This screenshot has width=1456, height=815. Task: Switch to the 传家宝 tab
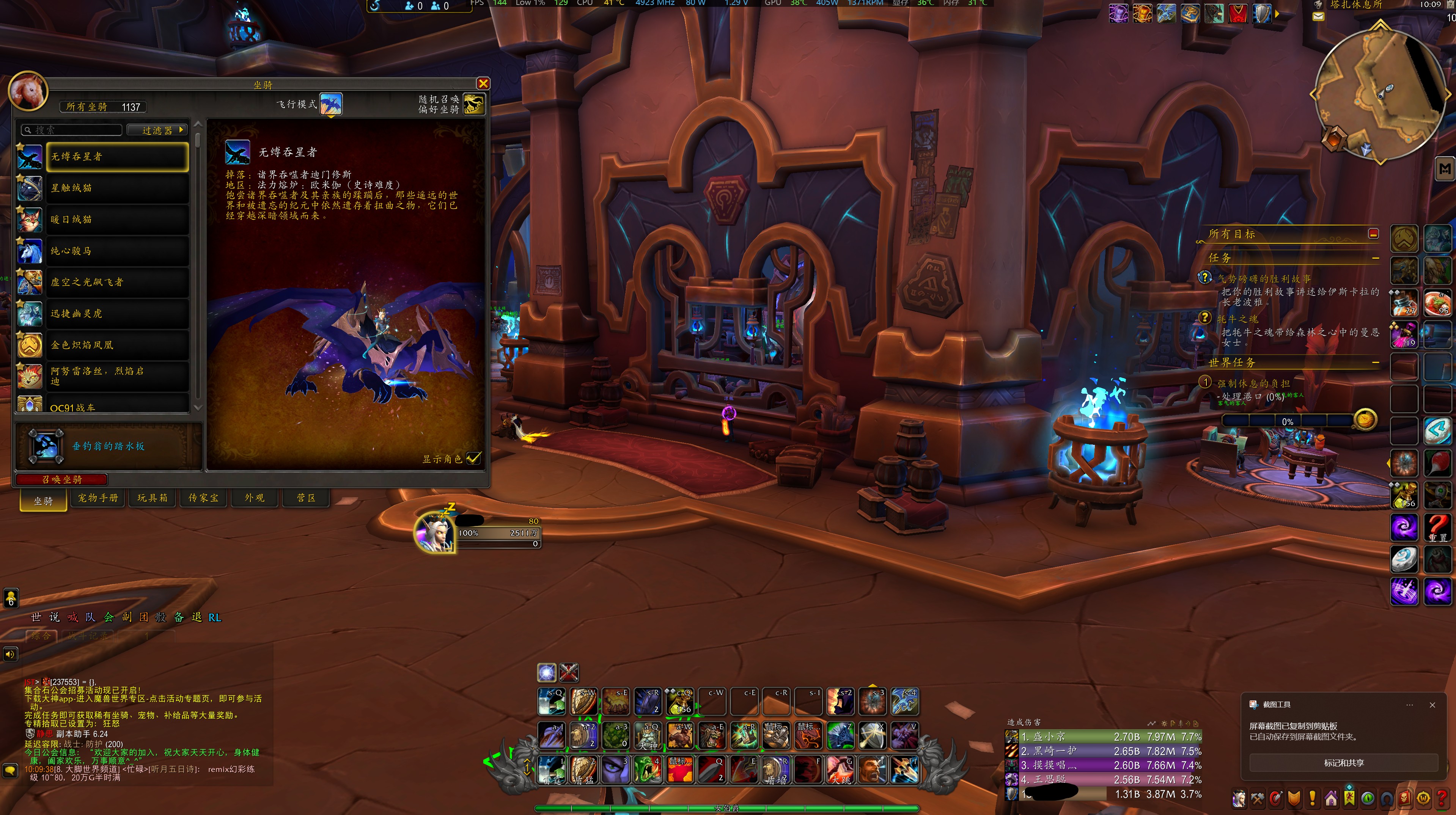(203, 498)
